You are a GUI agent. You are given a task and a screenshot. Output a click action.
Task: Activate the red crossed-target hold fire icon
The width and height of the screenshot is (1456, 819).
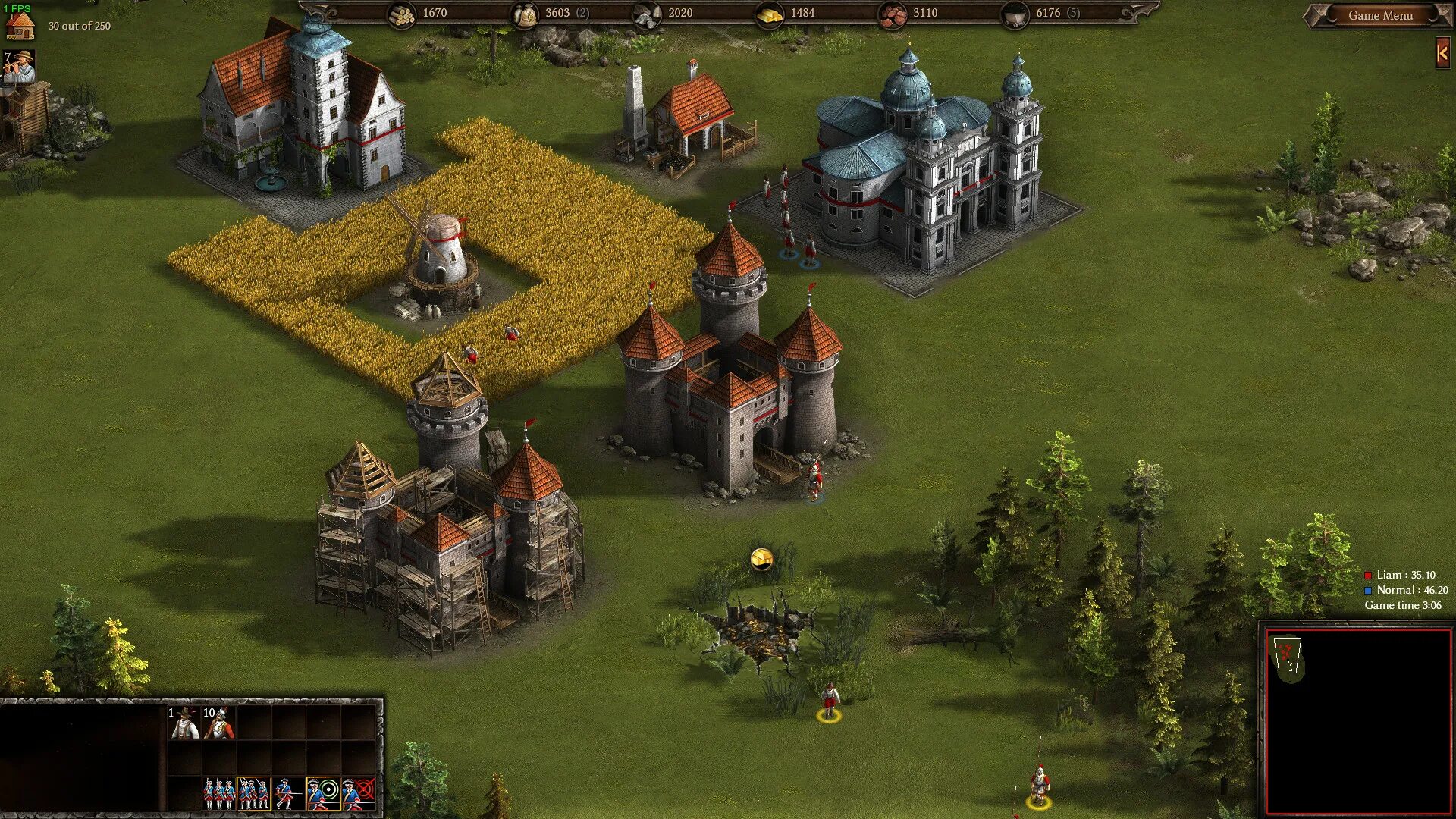(359, 793)
